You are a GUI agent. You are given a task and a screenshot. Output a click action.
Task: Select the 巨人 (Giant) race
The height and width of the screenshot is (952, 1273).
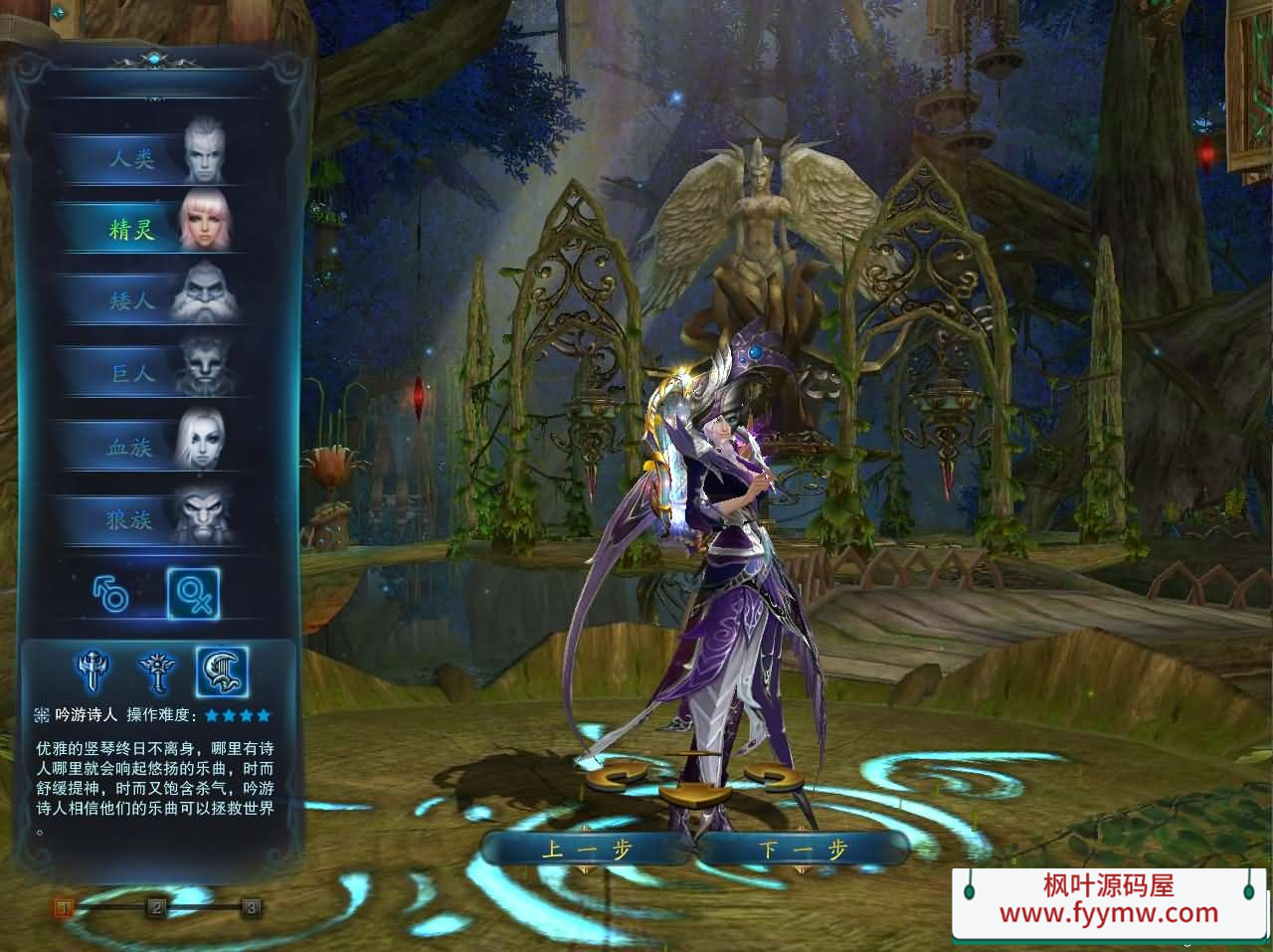point(149,373)
